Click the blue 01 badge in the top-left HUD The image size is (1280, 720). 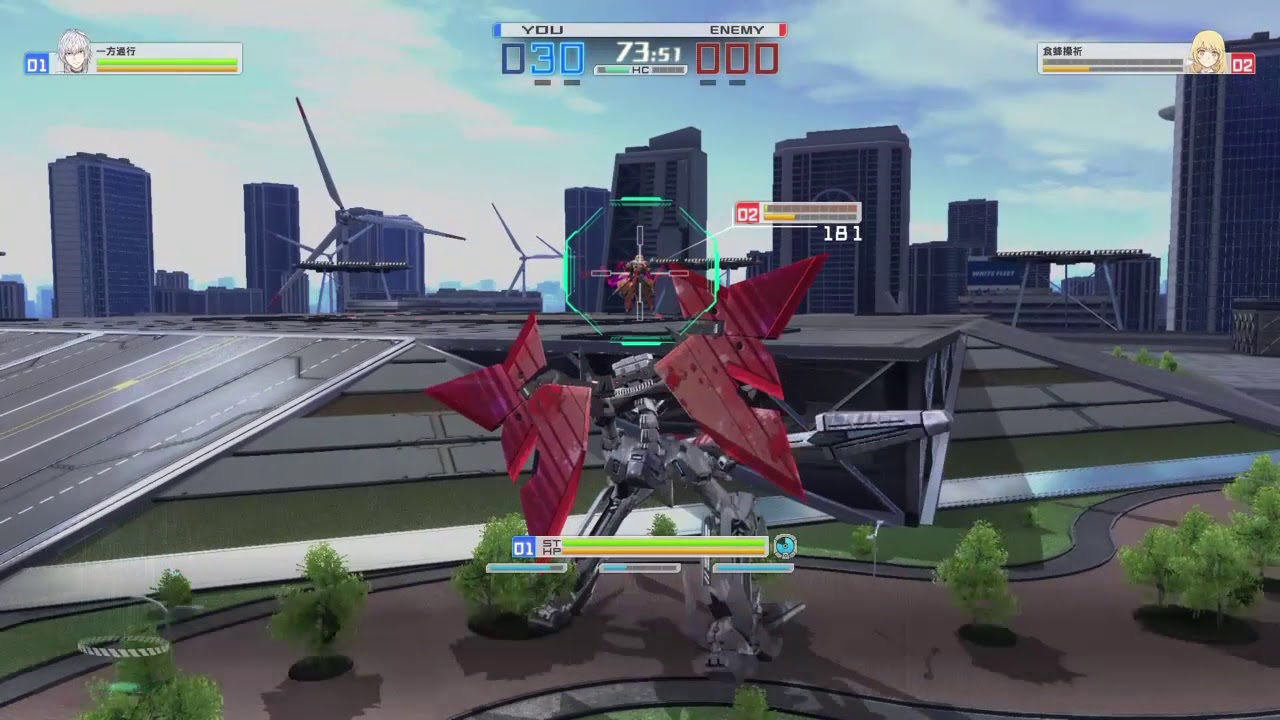[35, 63]
